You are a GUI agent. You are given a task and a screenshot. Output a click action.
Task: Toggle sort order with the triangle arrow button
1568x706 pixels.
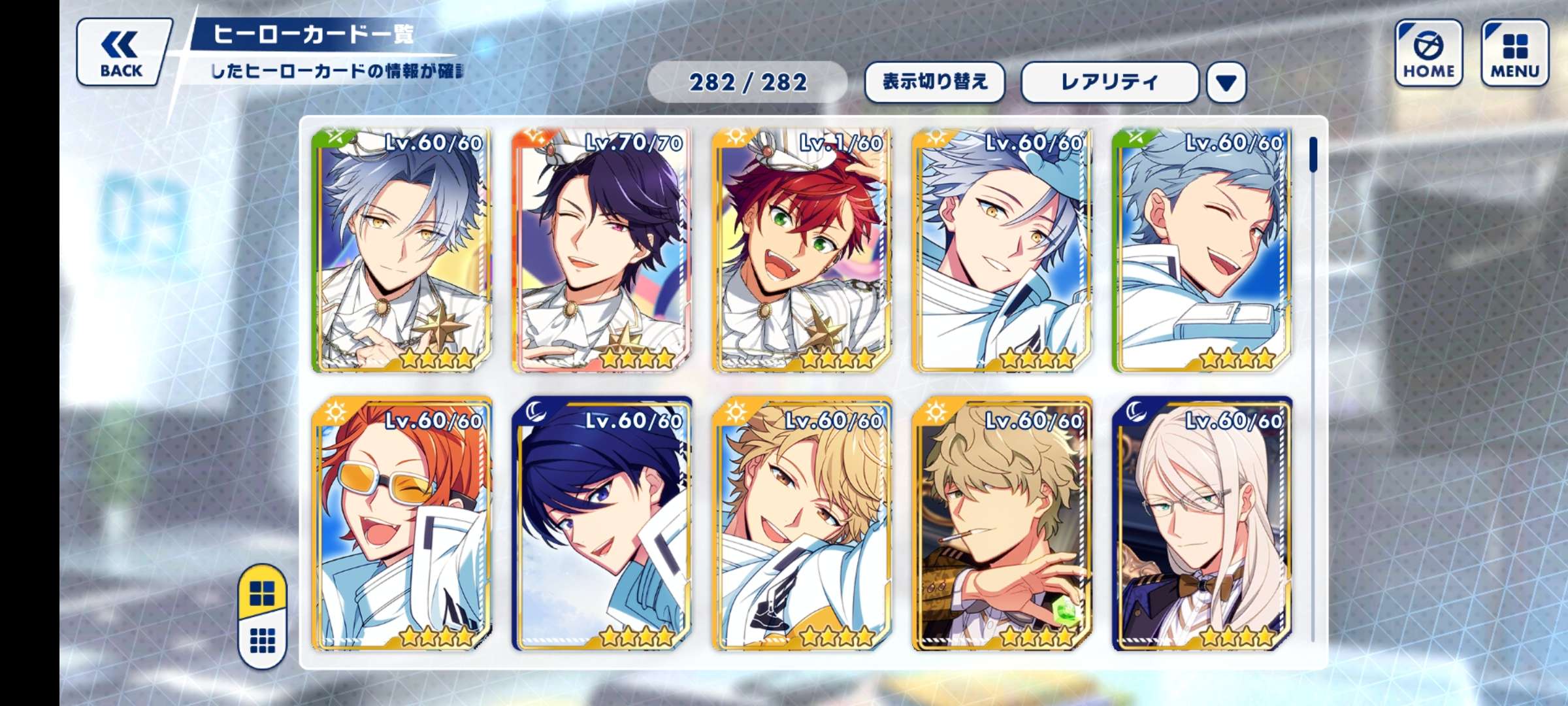coord(1226,83)
